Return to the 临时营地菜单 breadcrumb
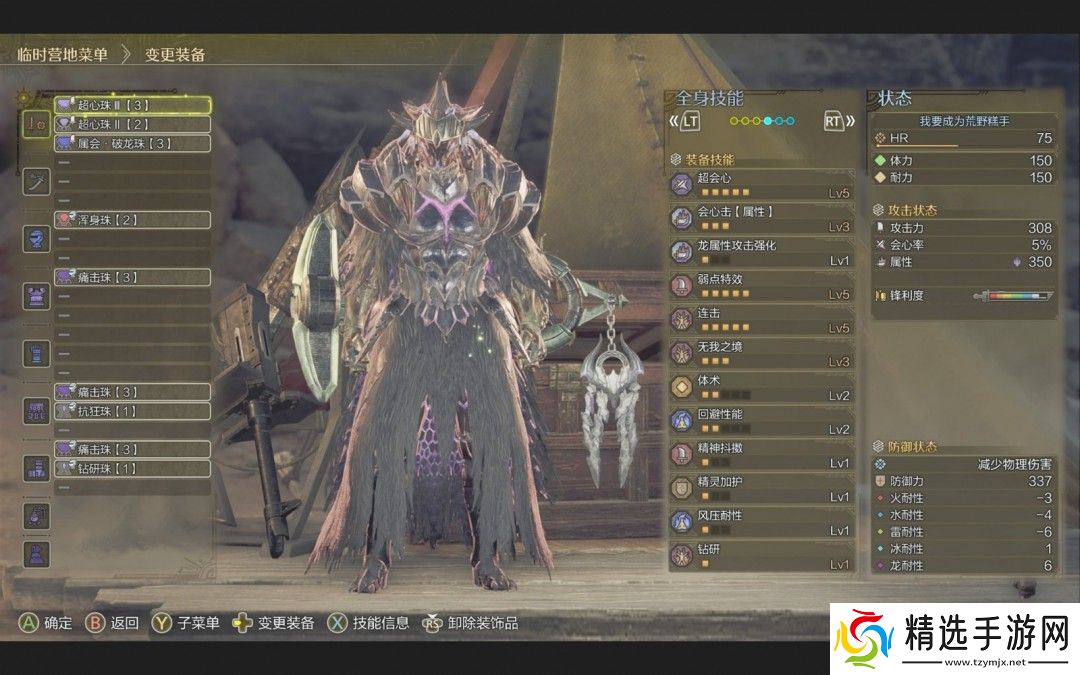The width and height of the screenshot is (1080, 675). (x=63, y=55)
